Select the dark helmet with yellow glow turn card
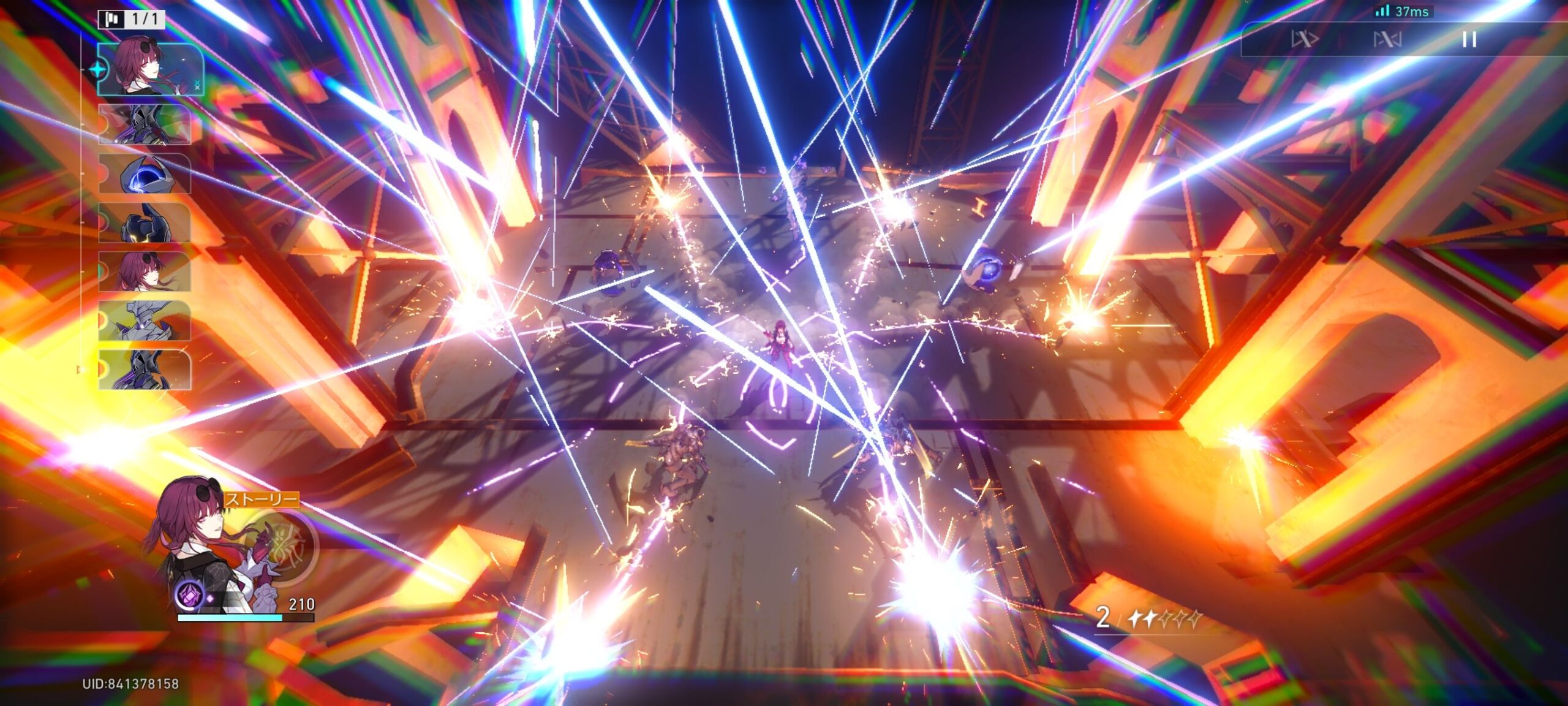The width and height of the screenshot is (1568, 706). pos(145,222)
